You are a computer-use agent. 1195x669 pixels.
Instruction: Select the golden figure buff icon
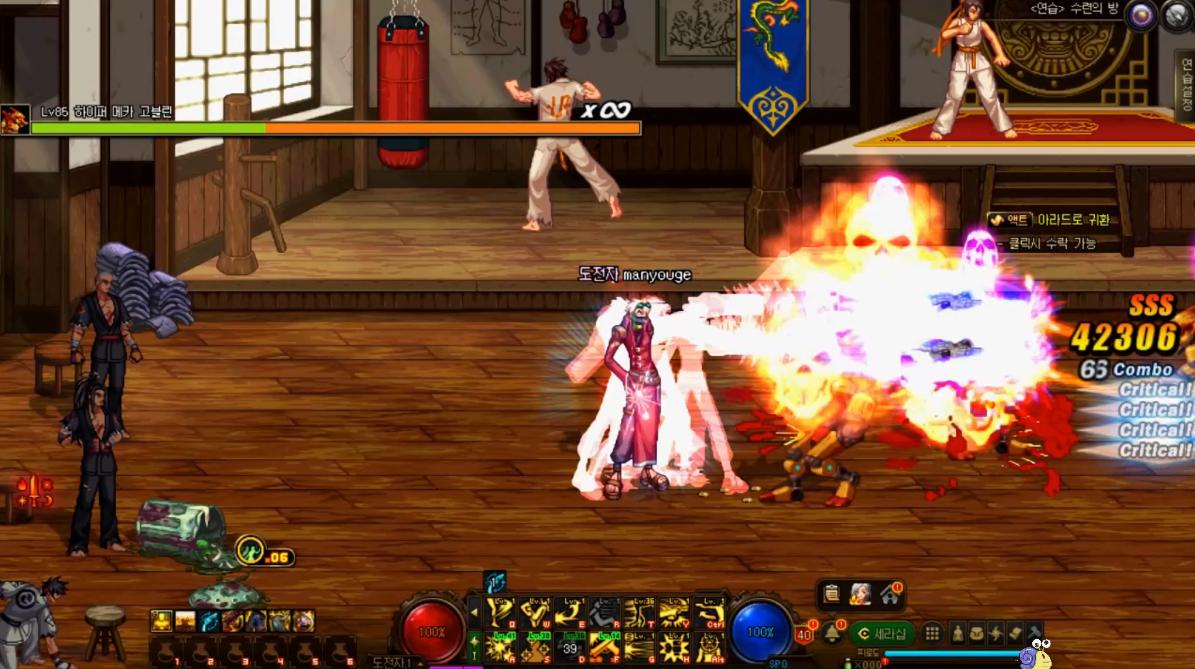[x=161, y=621]
